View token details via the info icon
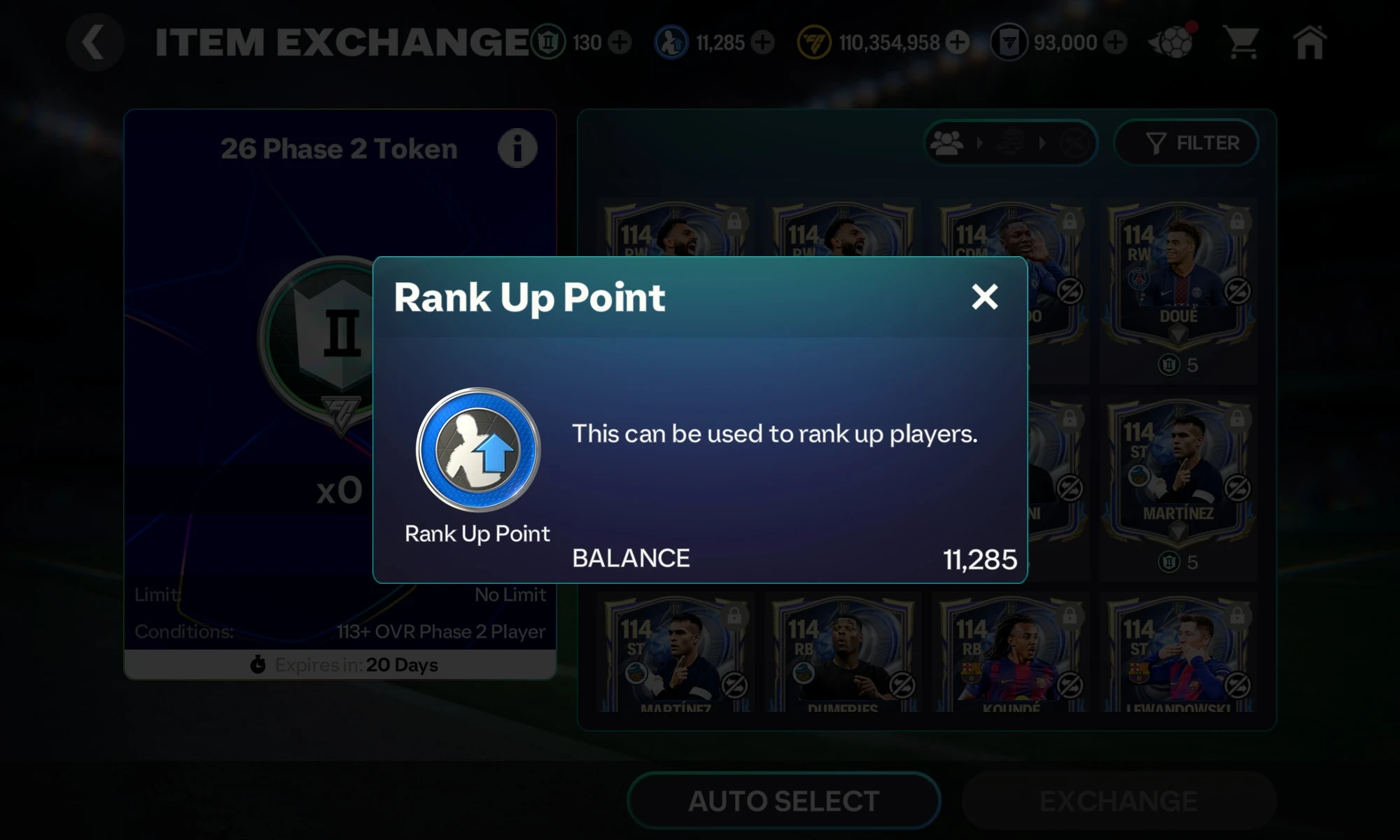This screenshot has height=840, width=1400. (517, 147)
